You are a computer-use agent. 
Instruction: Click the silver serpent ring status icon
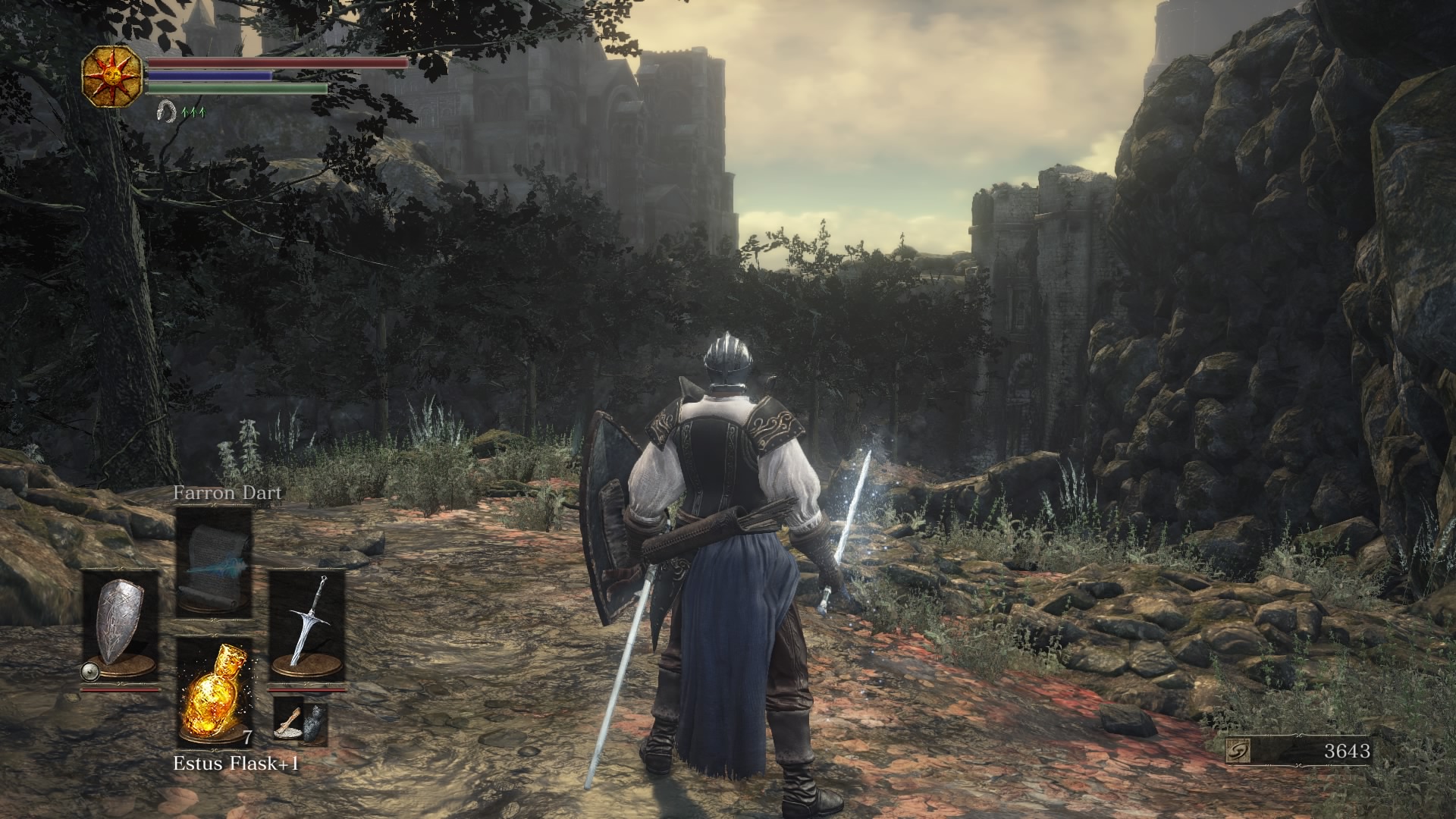pos(165,112)
